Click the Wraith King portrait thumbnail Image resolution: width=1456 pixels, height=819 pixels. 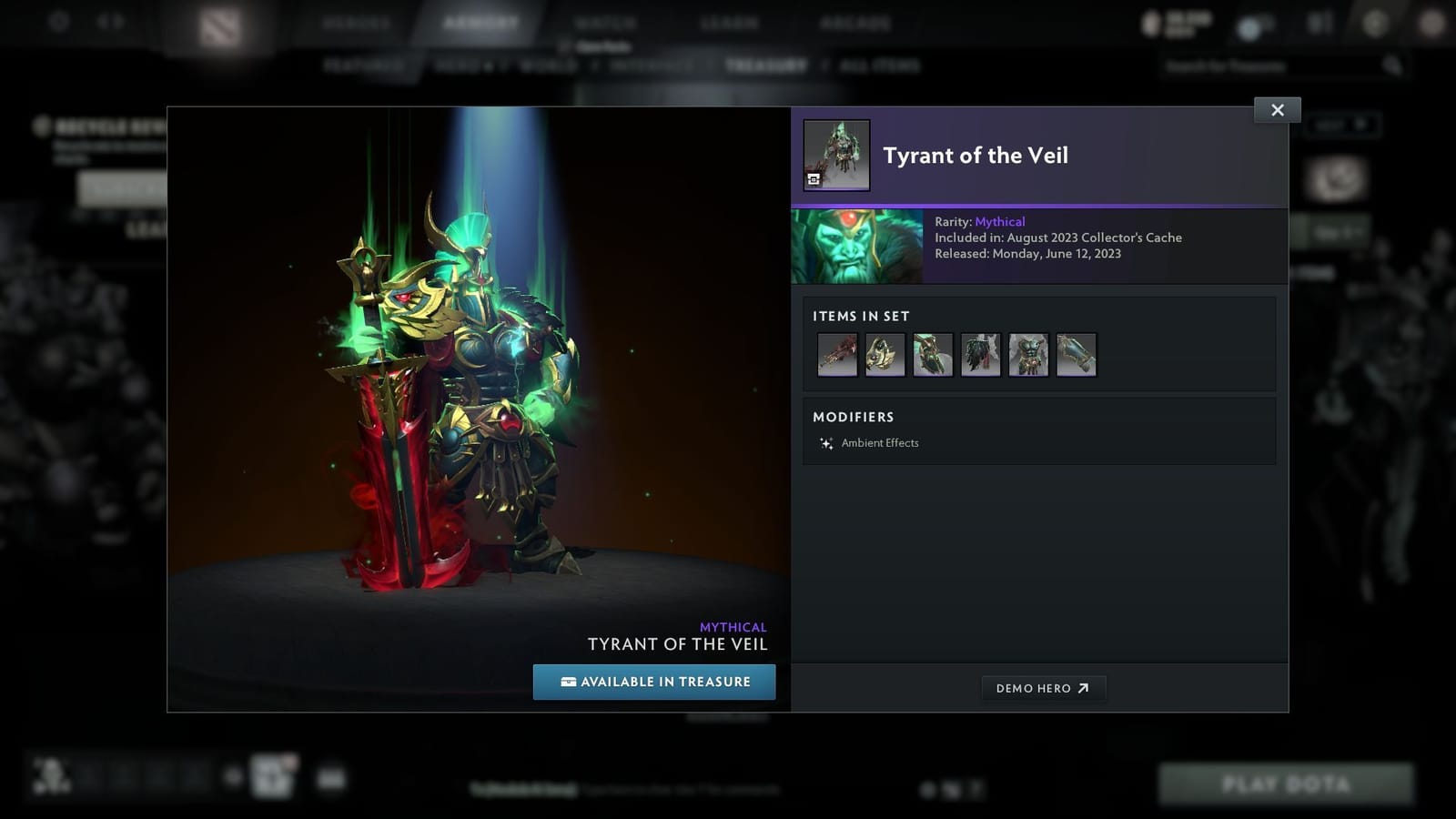(857, 246)
